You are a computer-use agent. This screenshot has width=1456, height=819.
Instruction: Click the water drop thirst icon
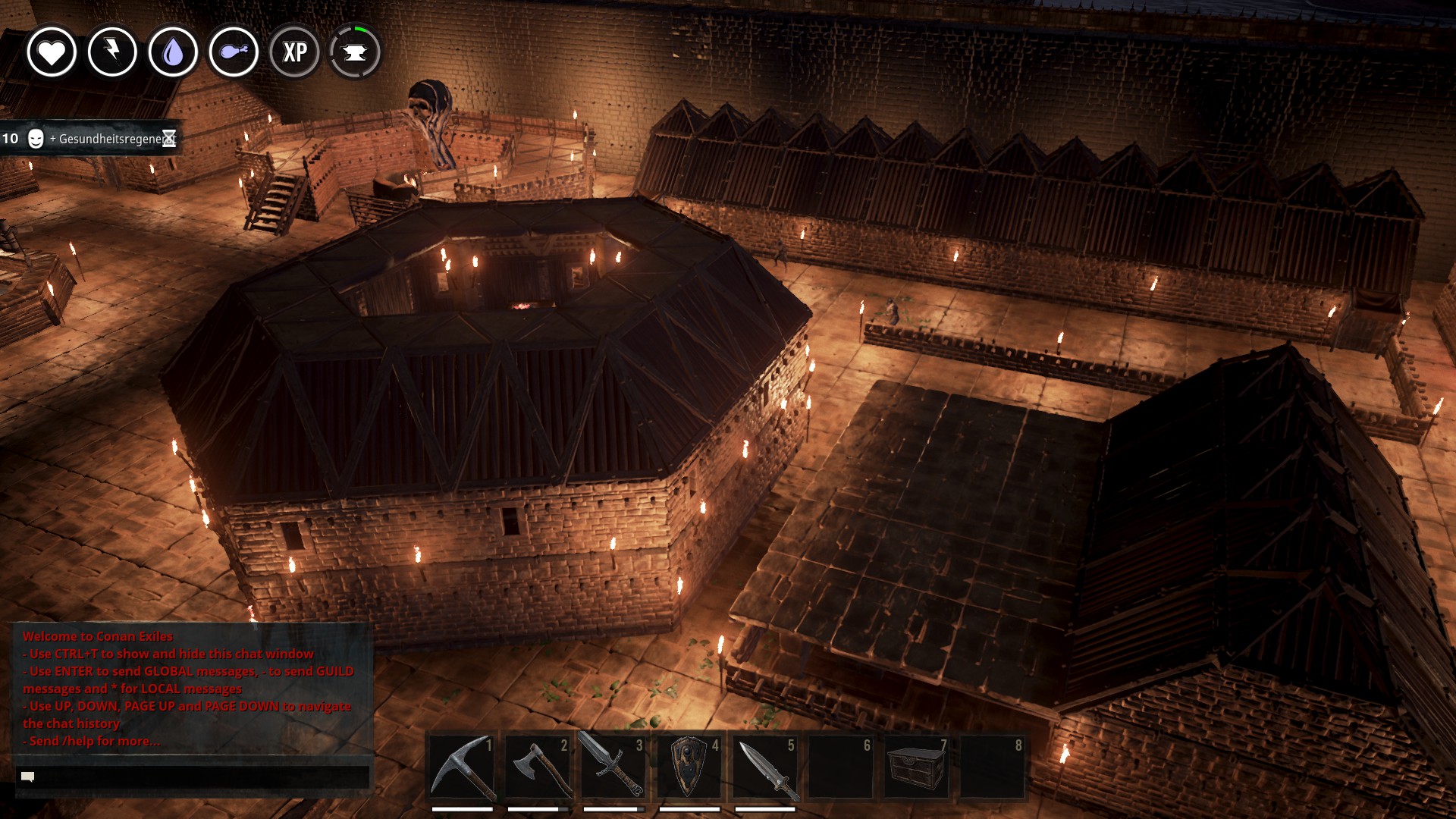click(x=173, y=52)
